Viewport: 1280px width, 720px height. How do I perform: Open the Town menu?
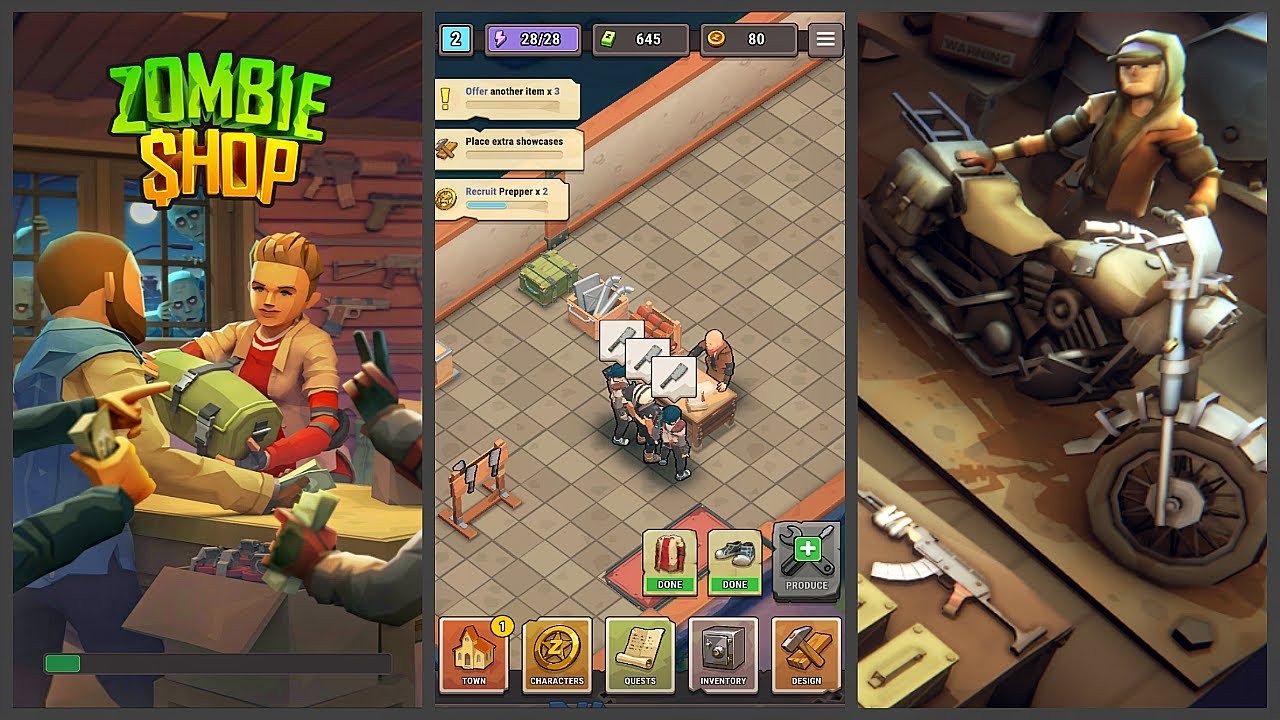[x=473, y=655]
